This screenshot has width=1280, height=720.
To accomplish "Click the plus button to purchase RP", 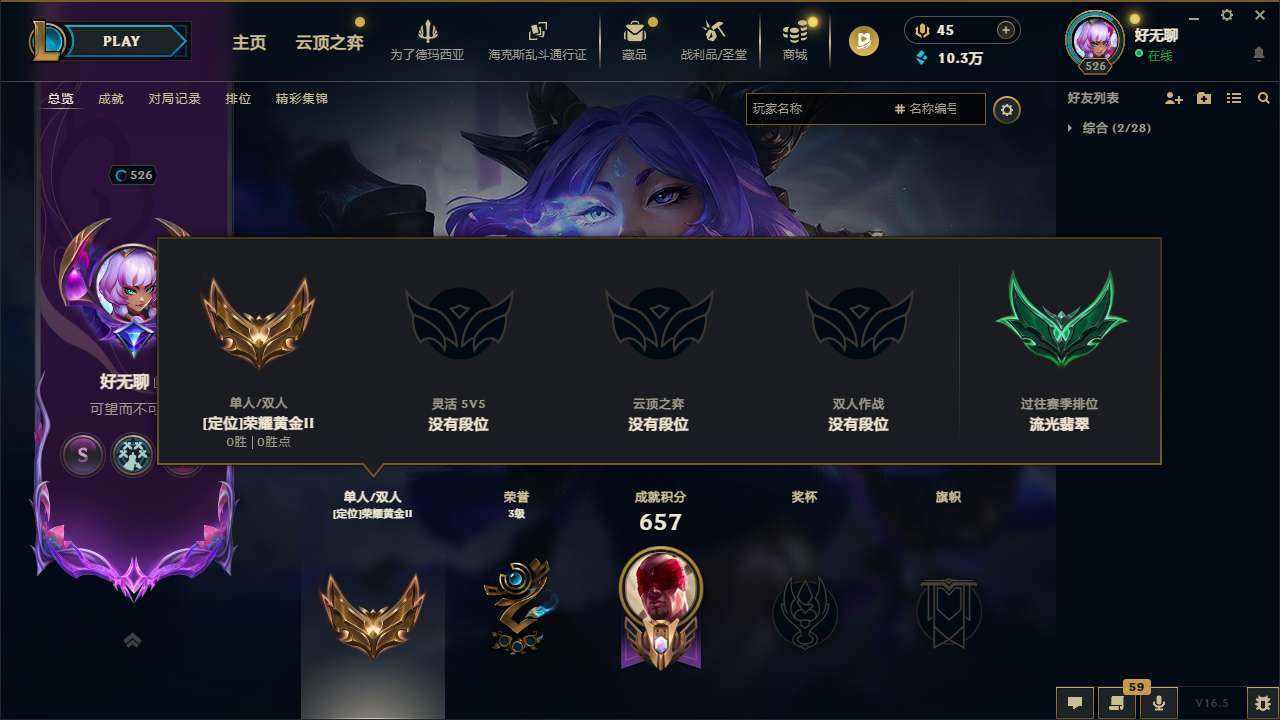I will click(1005, 30).
